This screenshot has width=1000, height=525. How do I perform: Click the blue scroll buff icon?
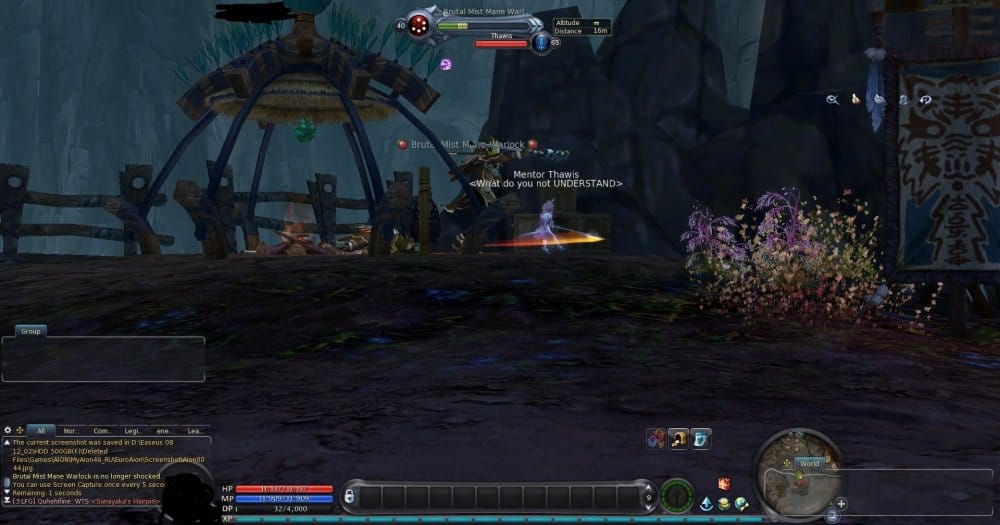coord(701,438)
